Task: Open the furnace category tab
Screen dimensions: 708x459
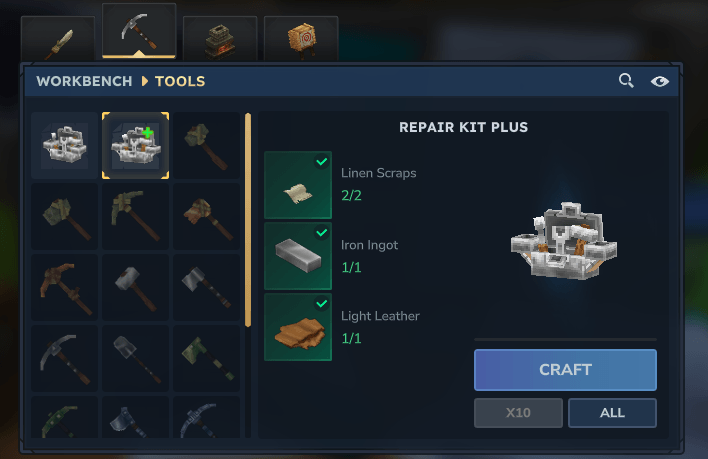Action: tap(220, 39)
